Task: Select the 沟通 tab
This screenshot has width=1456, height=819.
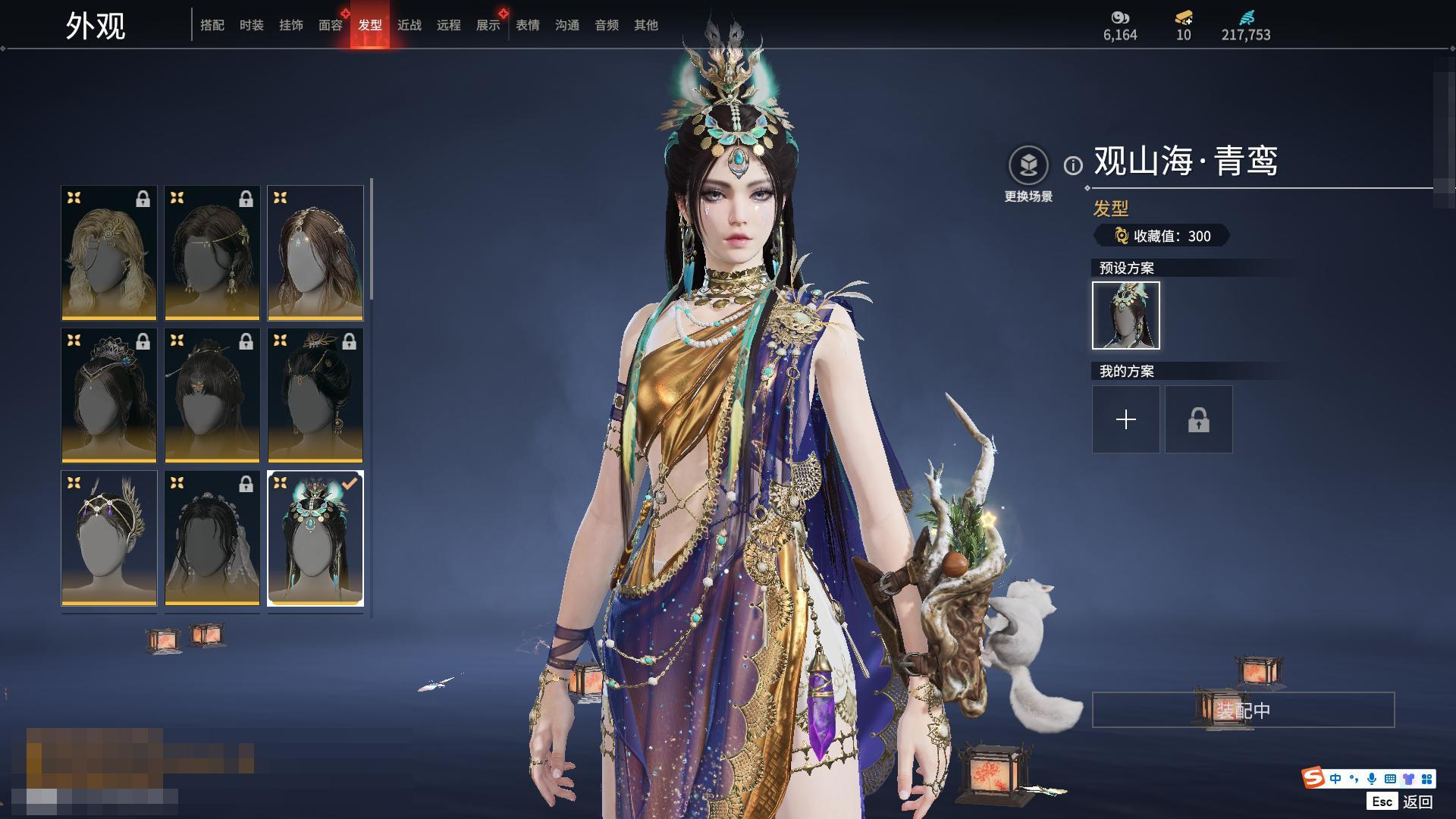Action: [567, 25]
